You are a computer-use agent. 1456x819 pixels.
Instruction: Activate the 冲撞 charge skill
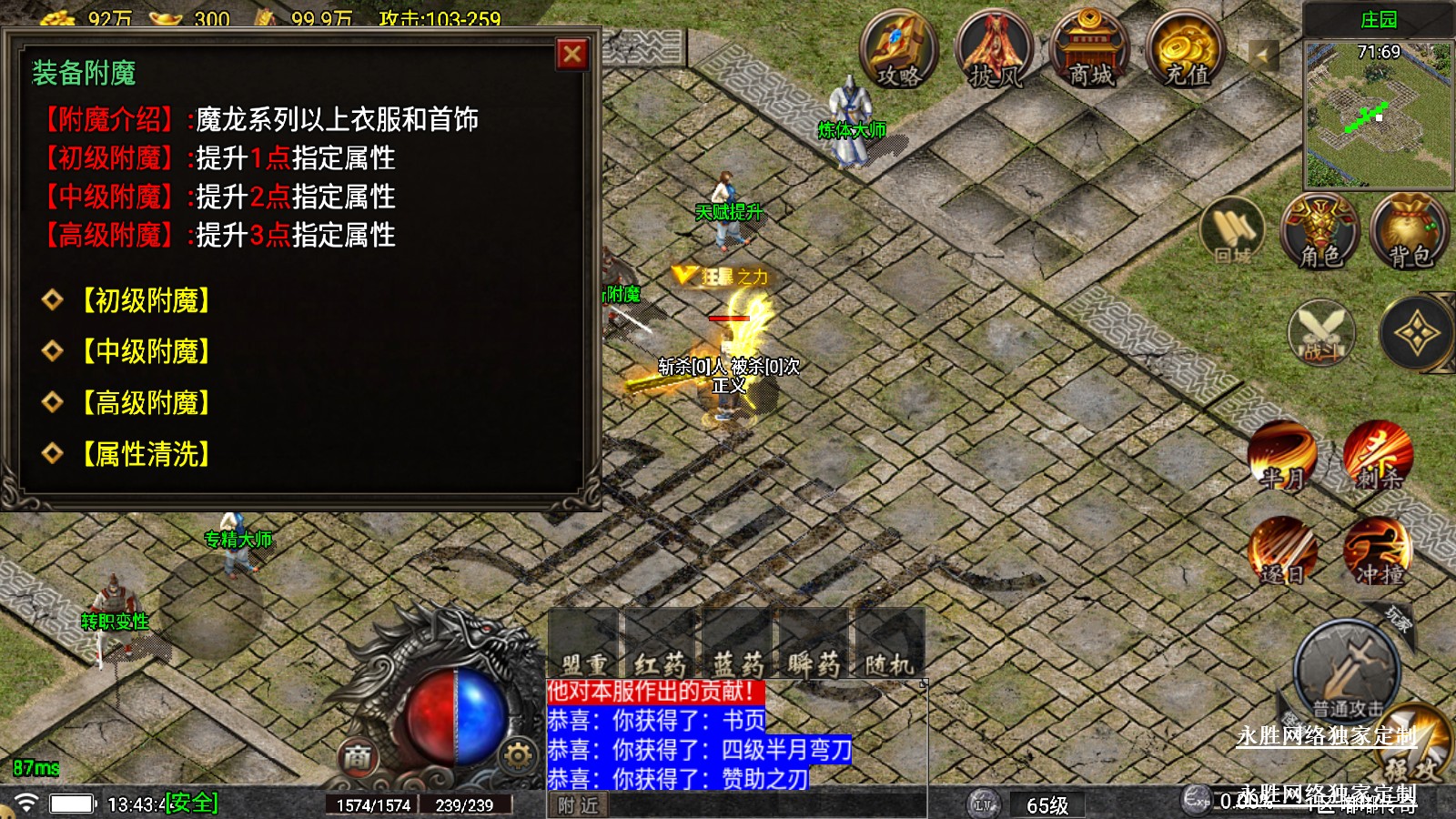(1378, 551)
